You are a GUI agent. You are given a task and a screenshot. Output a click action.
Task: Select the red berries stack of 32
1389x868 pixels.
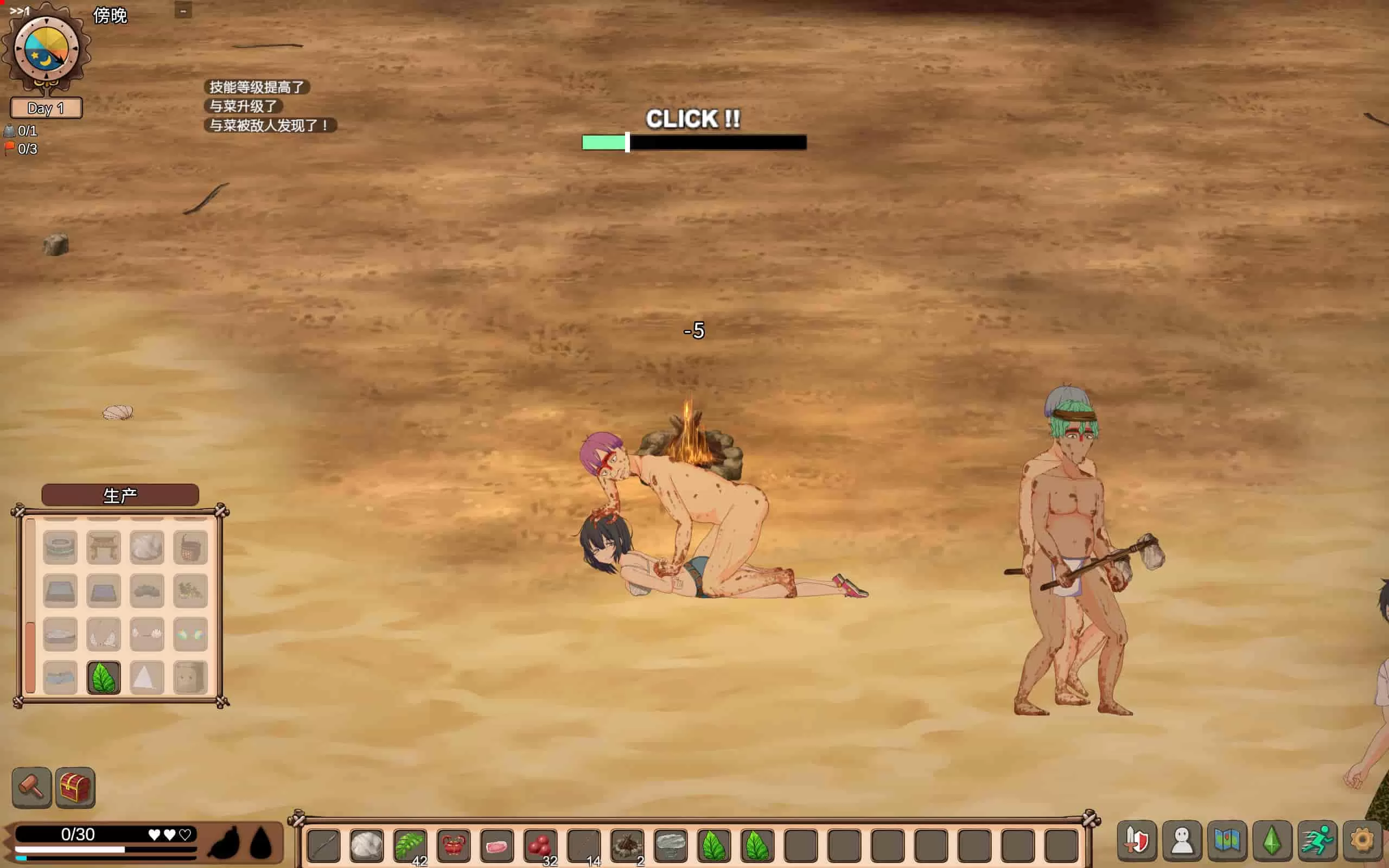[x=540, y=846]
